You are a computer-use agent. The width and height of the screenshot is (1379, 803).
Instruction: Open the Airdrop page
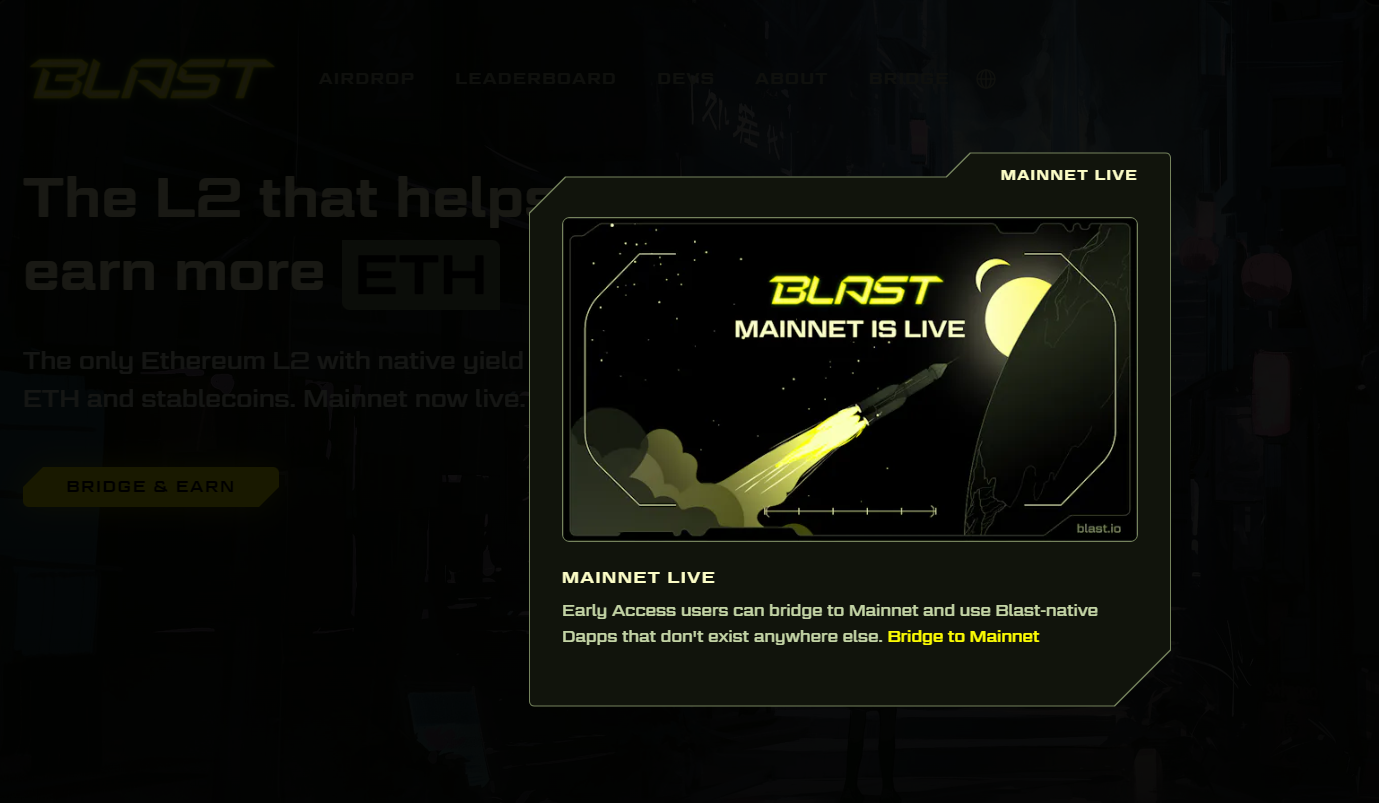click(x=366, y=79)
